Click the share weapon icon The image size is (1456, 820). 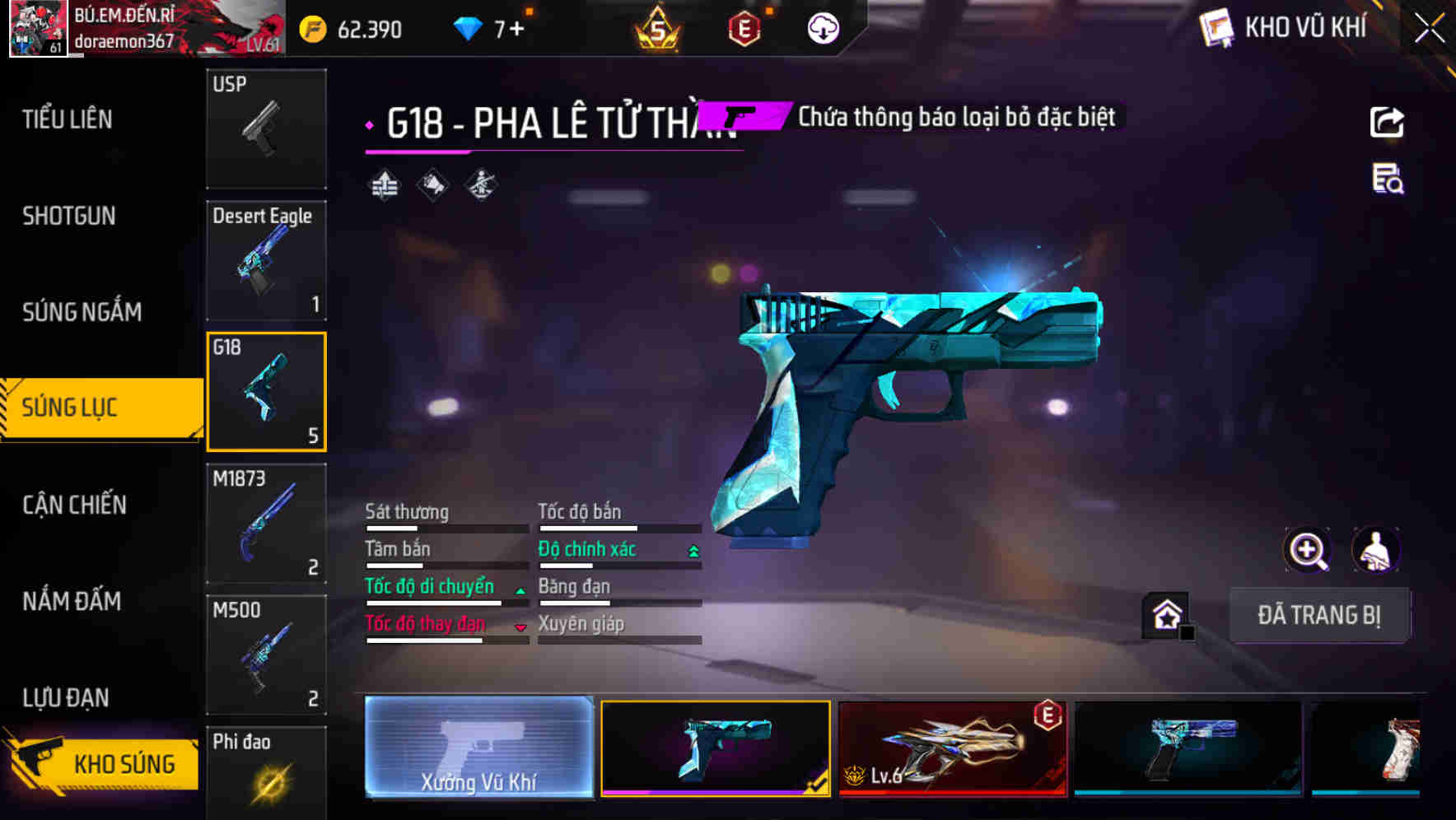point(1387,121)
